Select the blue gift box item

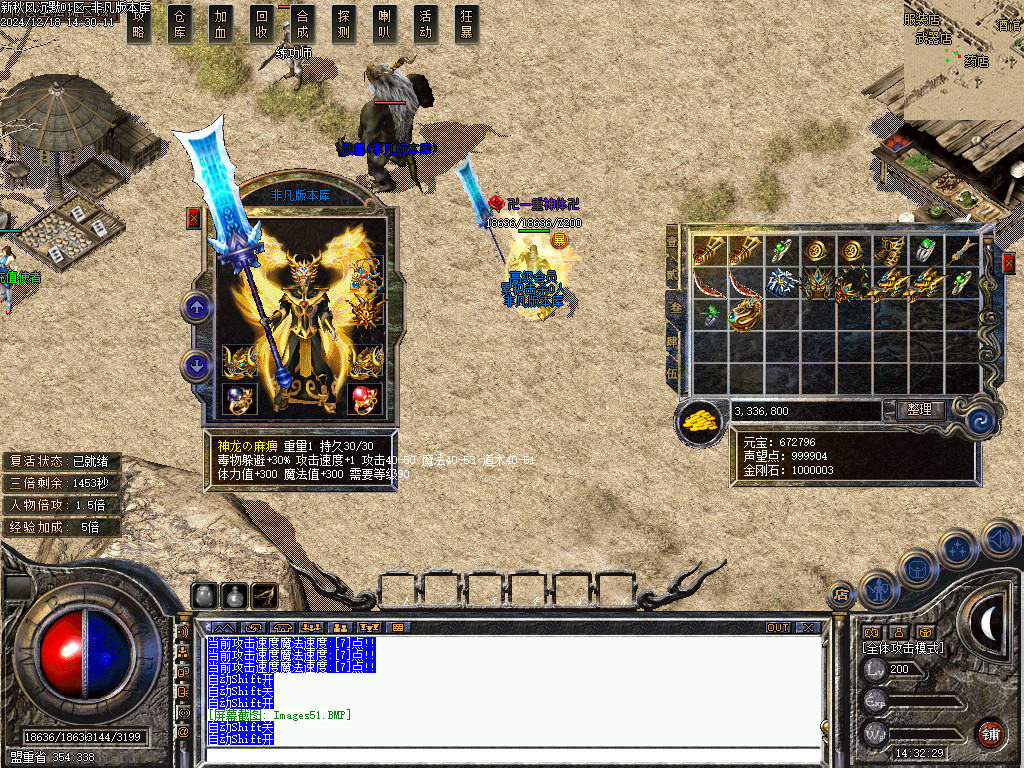point(782,283)
